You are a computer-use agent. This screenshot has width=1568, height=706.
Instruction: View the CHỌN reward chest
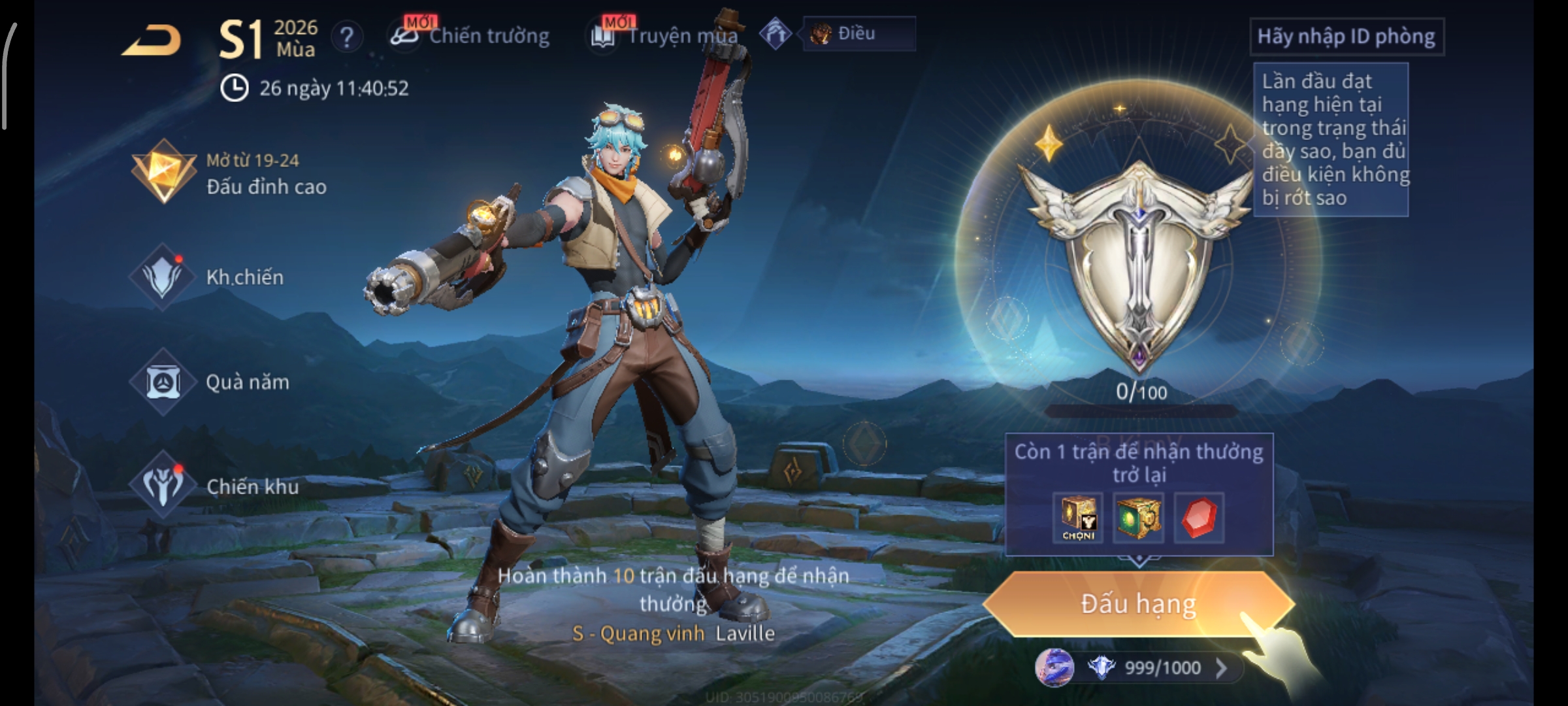click(x=1078, y=518)
